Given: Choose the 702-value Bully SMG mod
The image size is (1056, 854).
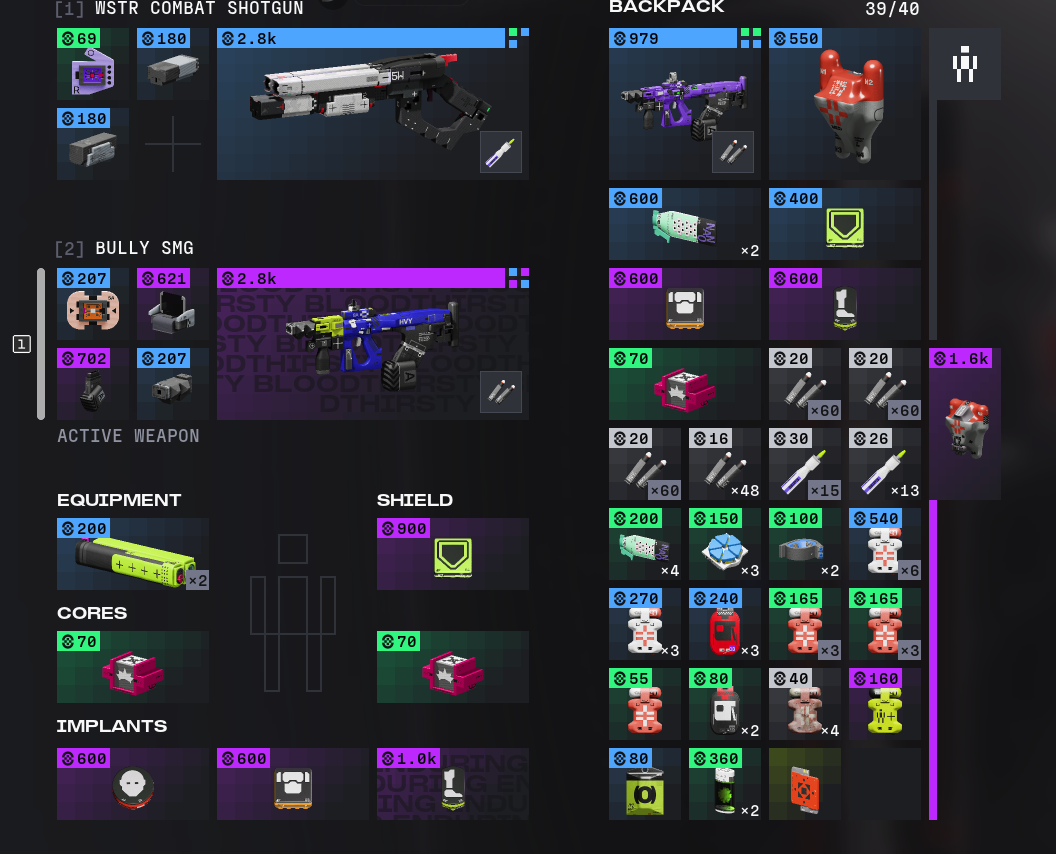Looking at the screenshot, I should coord(92,384).
